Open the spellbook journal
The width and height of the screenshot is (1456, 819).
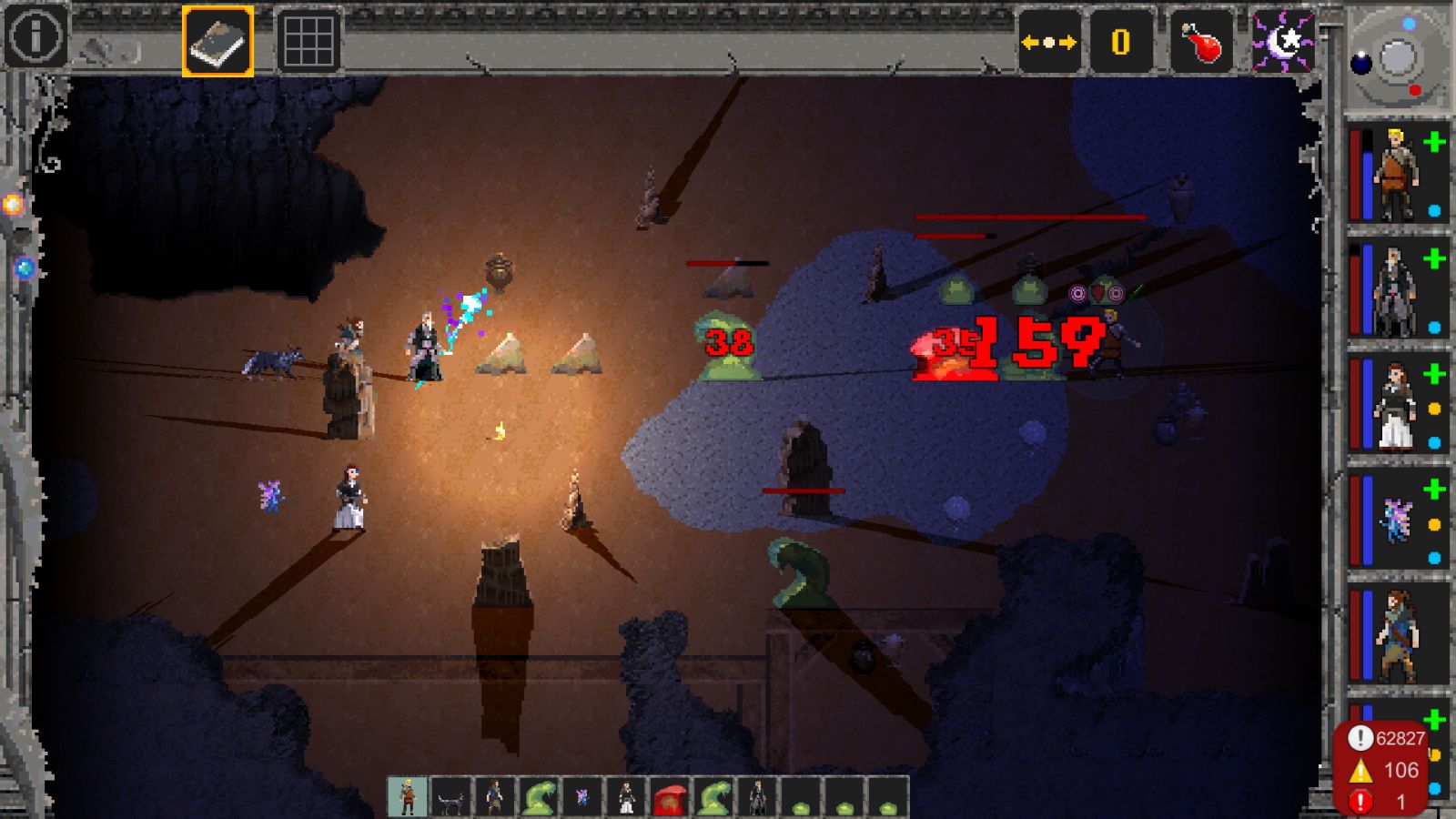218,41
